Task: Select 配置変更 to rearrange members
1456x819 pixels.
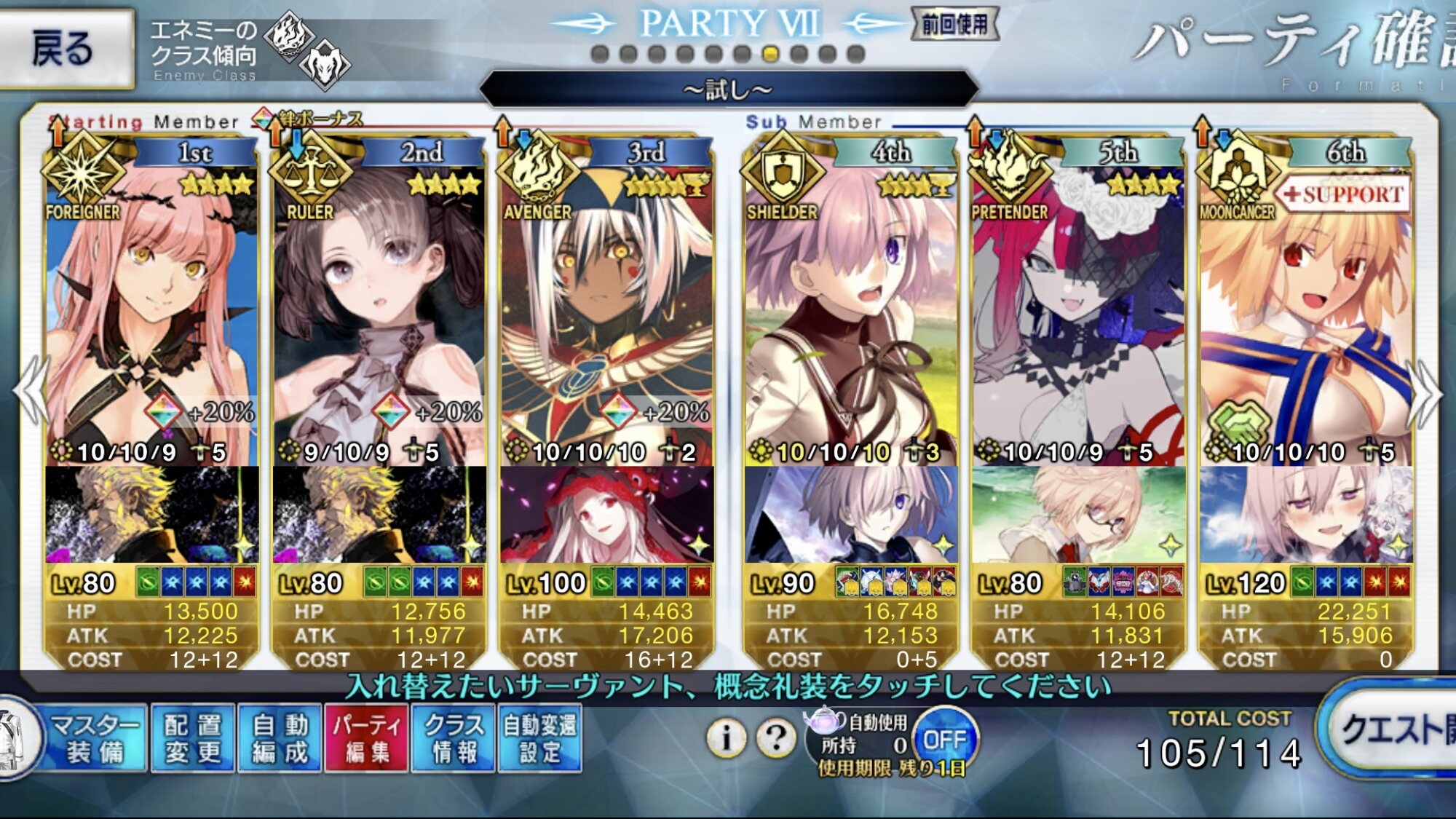Action: click(x=193, y=738)
